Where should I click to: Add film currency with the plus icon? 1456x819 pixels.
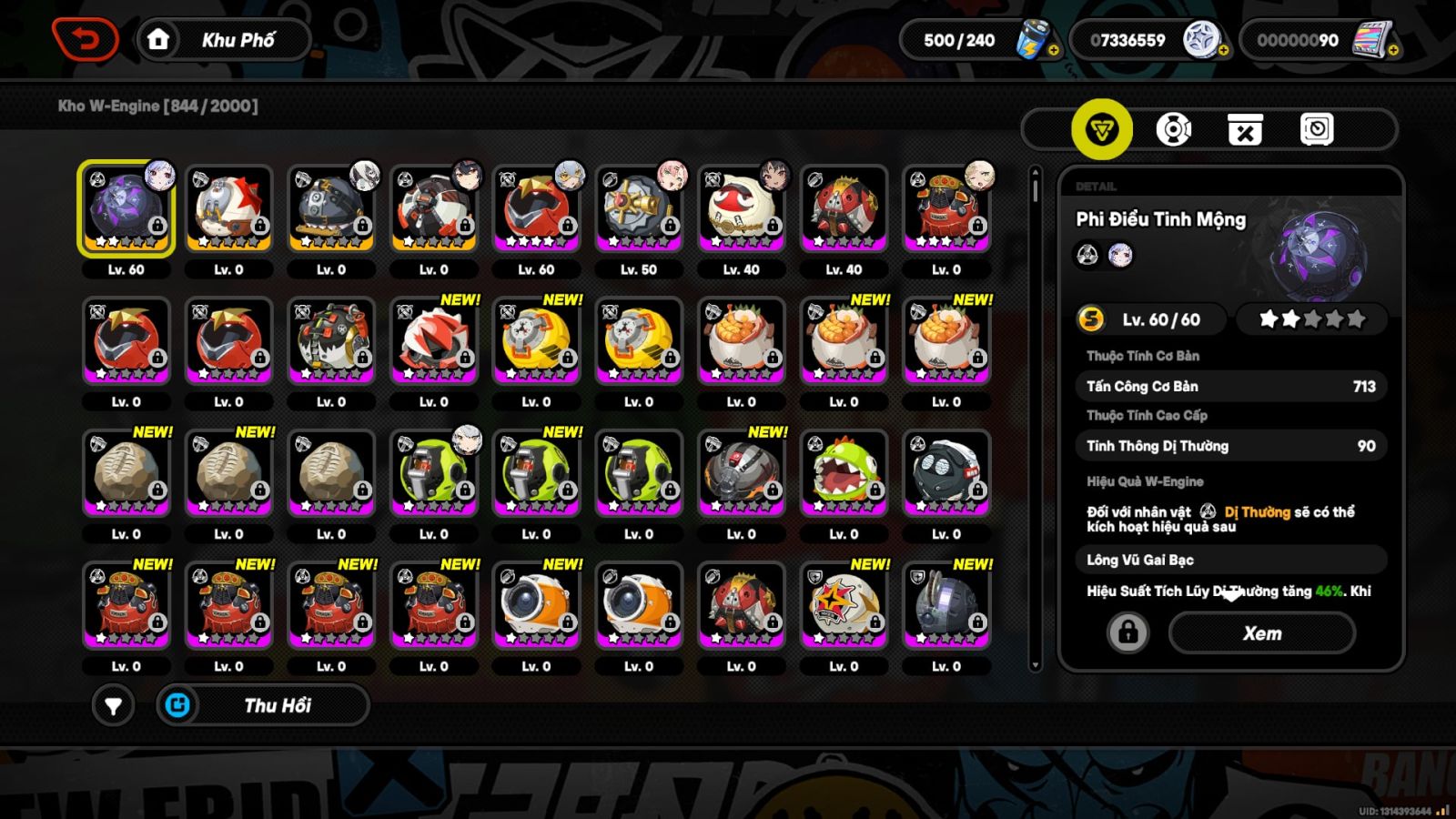point(1393,51)
